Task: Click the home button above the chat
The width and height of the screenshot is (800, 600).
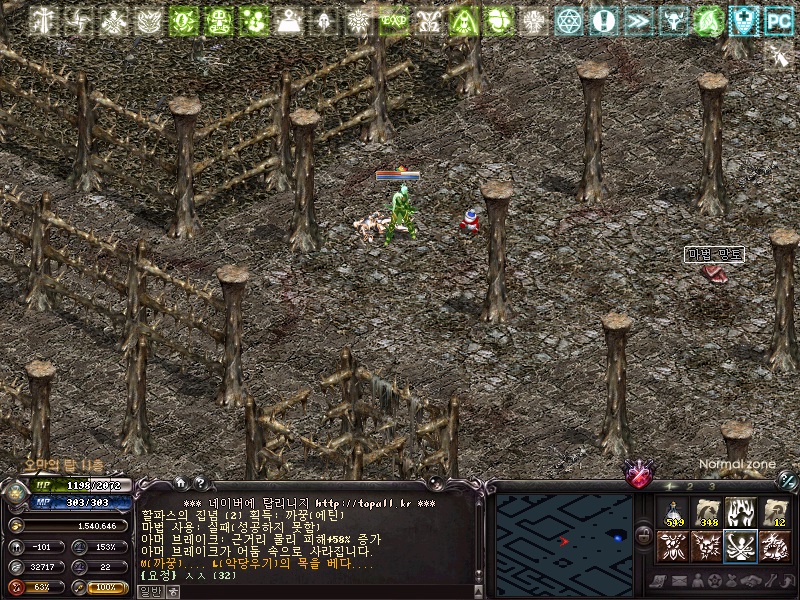Action: [180, 482]
